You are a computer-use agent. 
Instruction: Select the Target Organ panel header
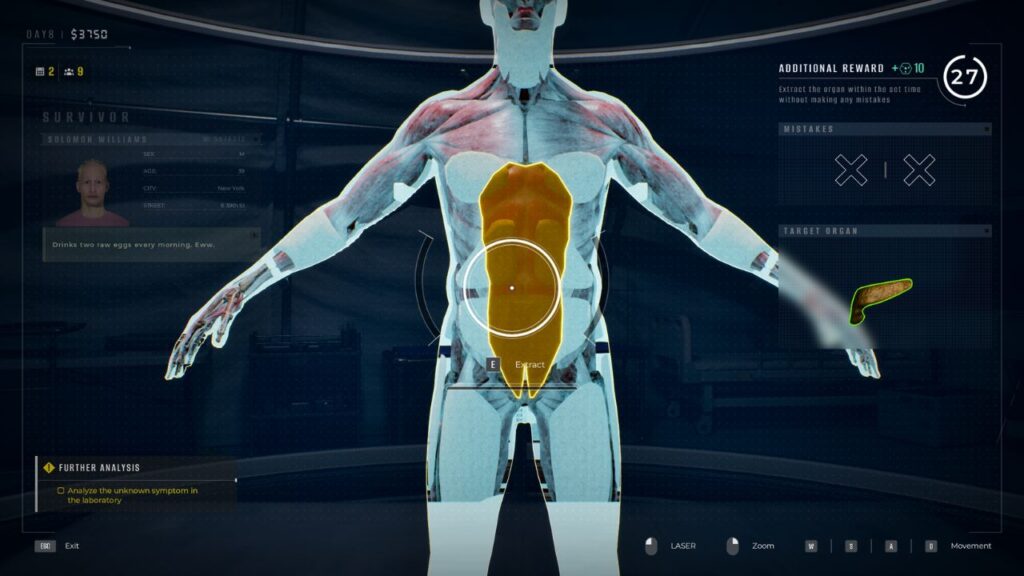(884, 231)
